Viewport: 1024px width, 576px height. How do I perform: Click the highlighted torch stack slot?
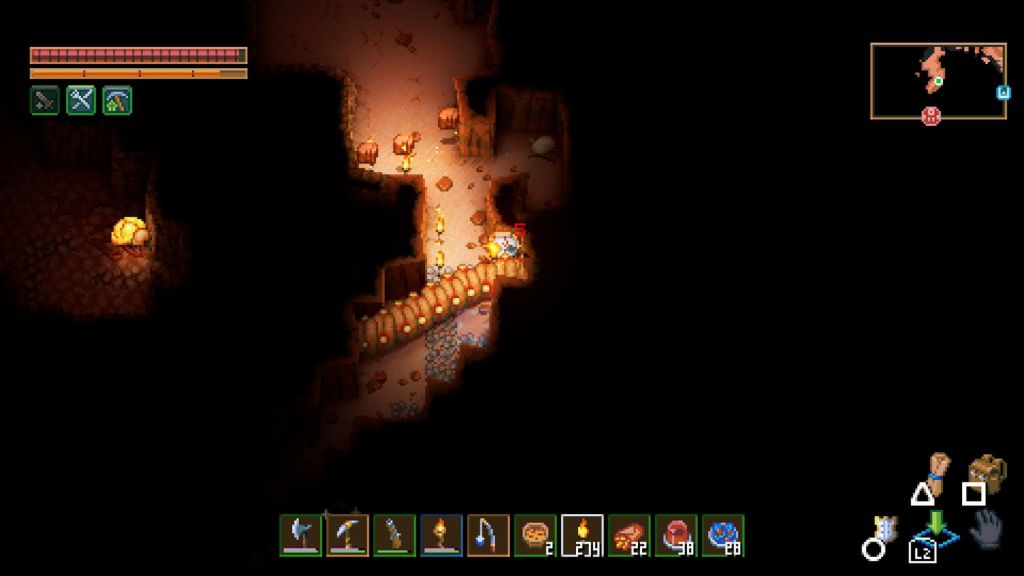coord(582,535)
